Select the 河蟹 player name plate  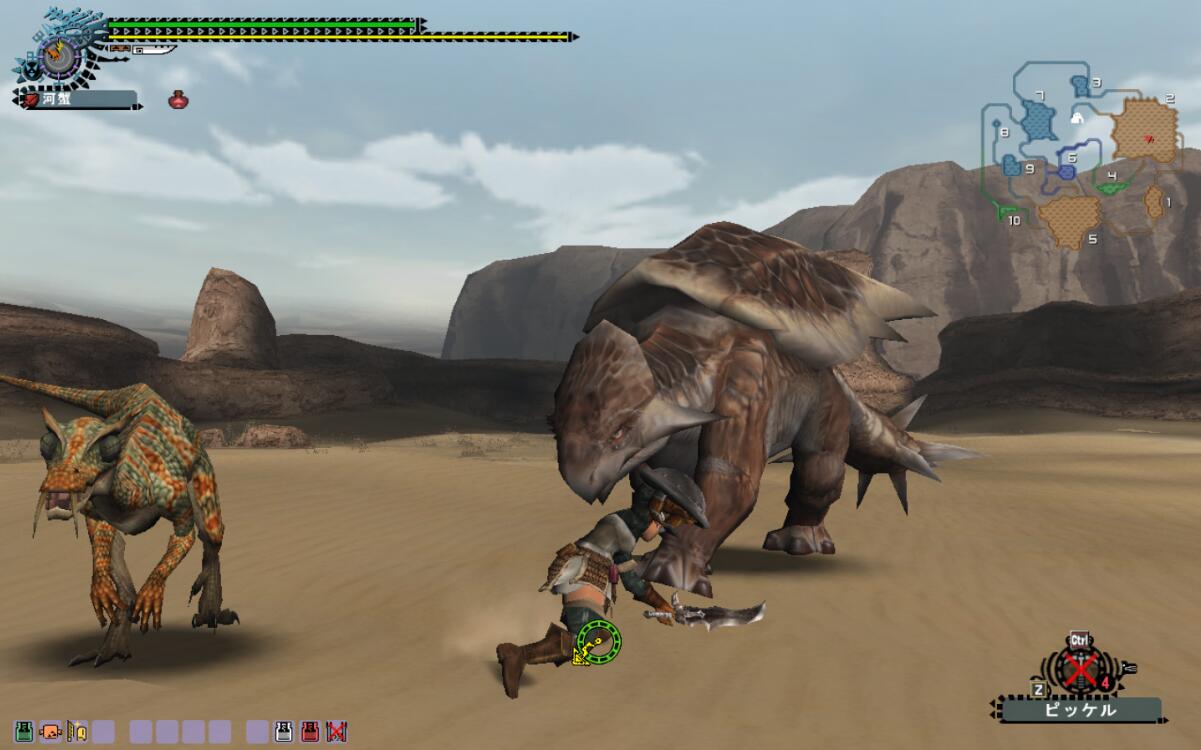click(78, 99)
